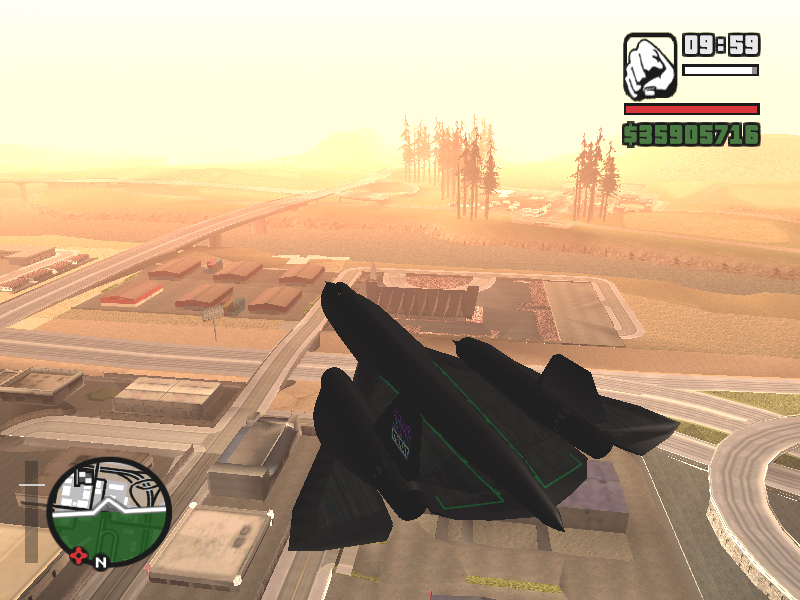Select the red marker on the radar
Image resolution: width=800 pixels, height=600 pixels.
coord(79,554)
